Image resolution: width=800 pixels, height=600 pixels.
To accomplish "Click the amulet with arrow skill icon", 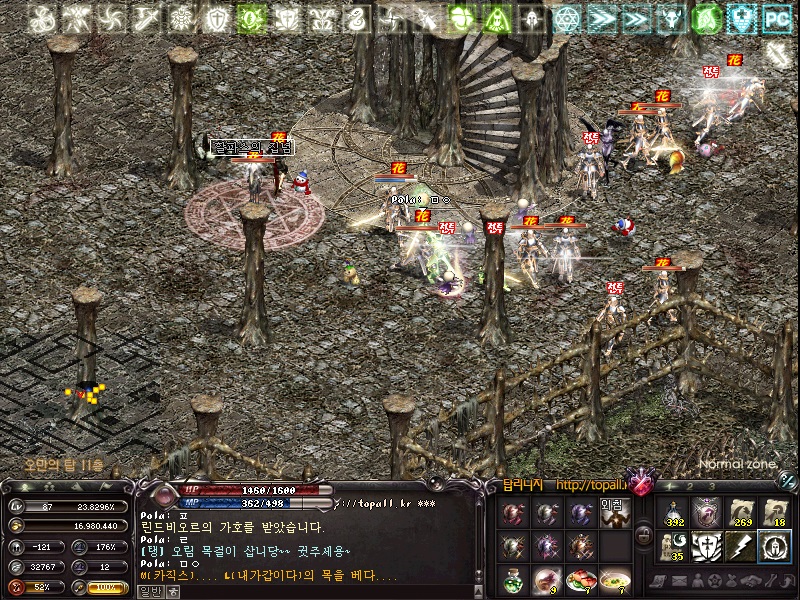I will tap(706, 513).
